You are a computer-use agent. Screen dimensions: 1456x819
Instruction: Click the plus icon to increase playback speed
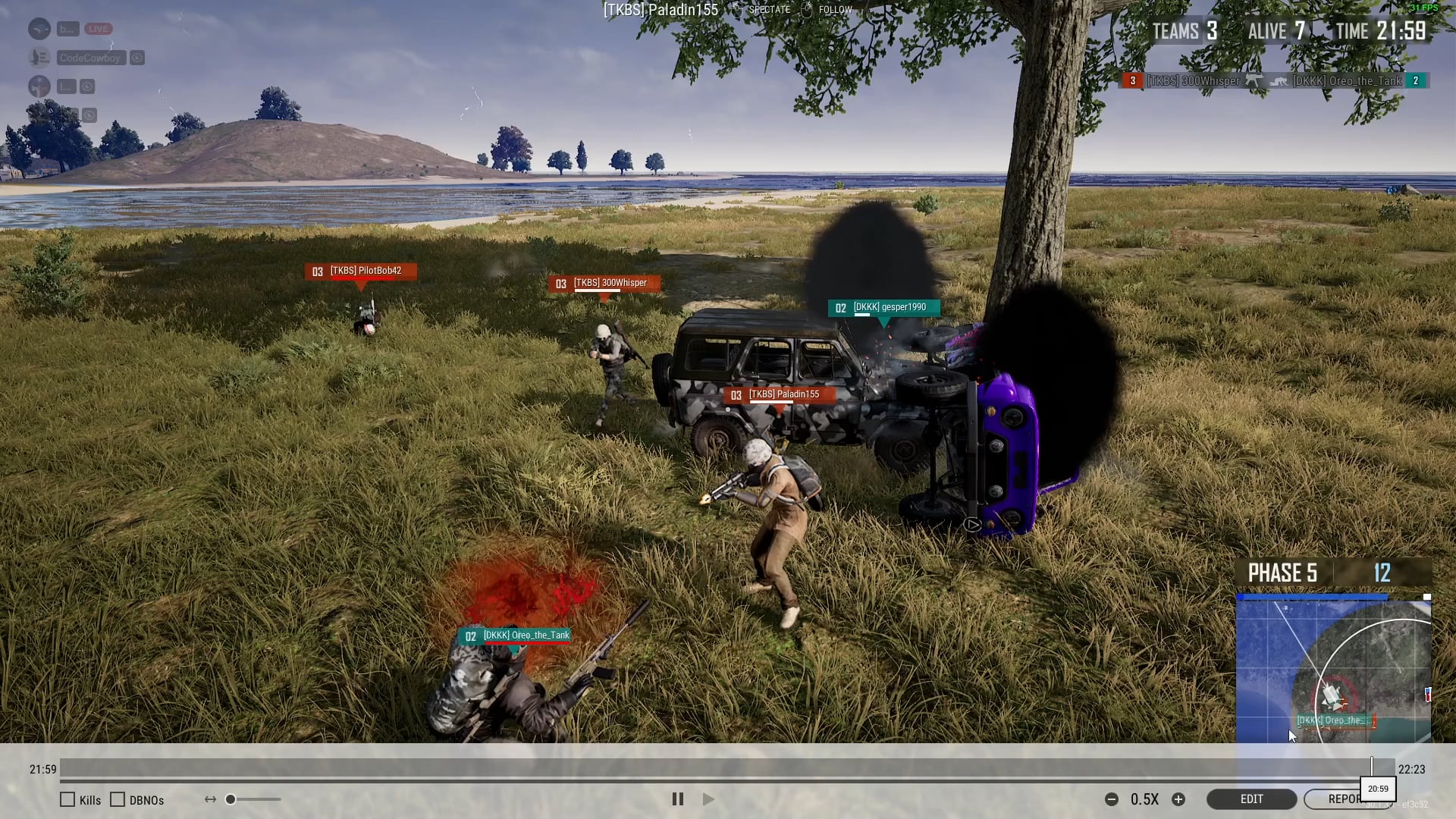1179,799
